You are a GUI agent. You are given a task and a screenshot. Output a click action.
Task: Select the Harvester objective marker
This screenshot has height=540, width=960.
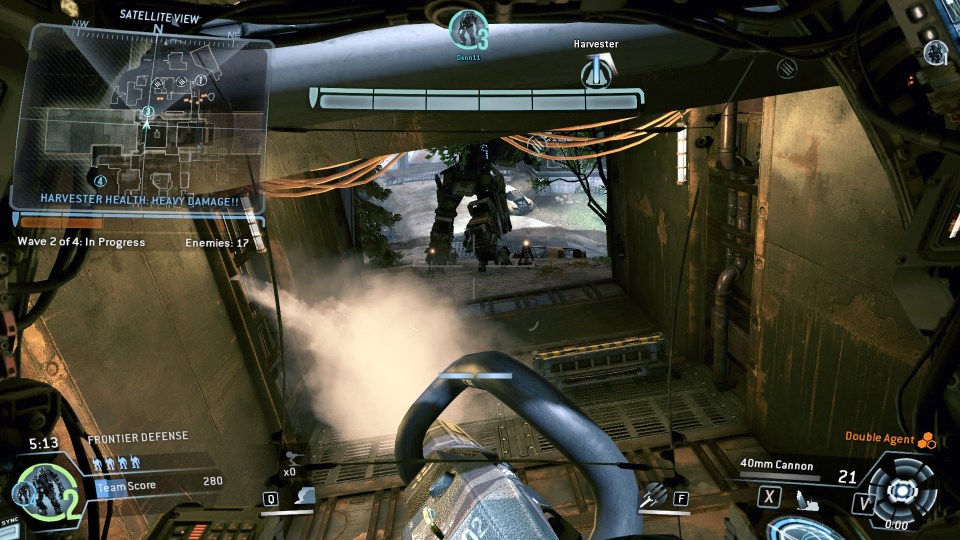(x=597, y=71)
